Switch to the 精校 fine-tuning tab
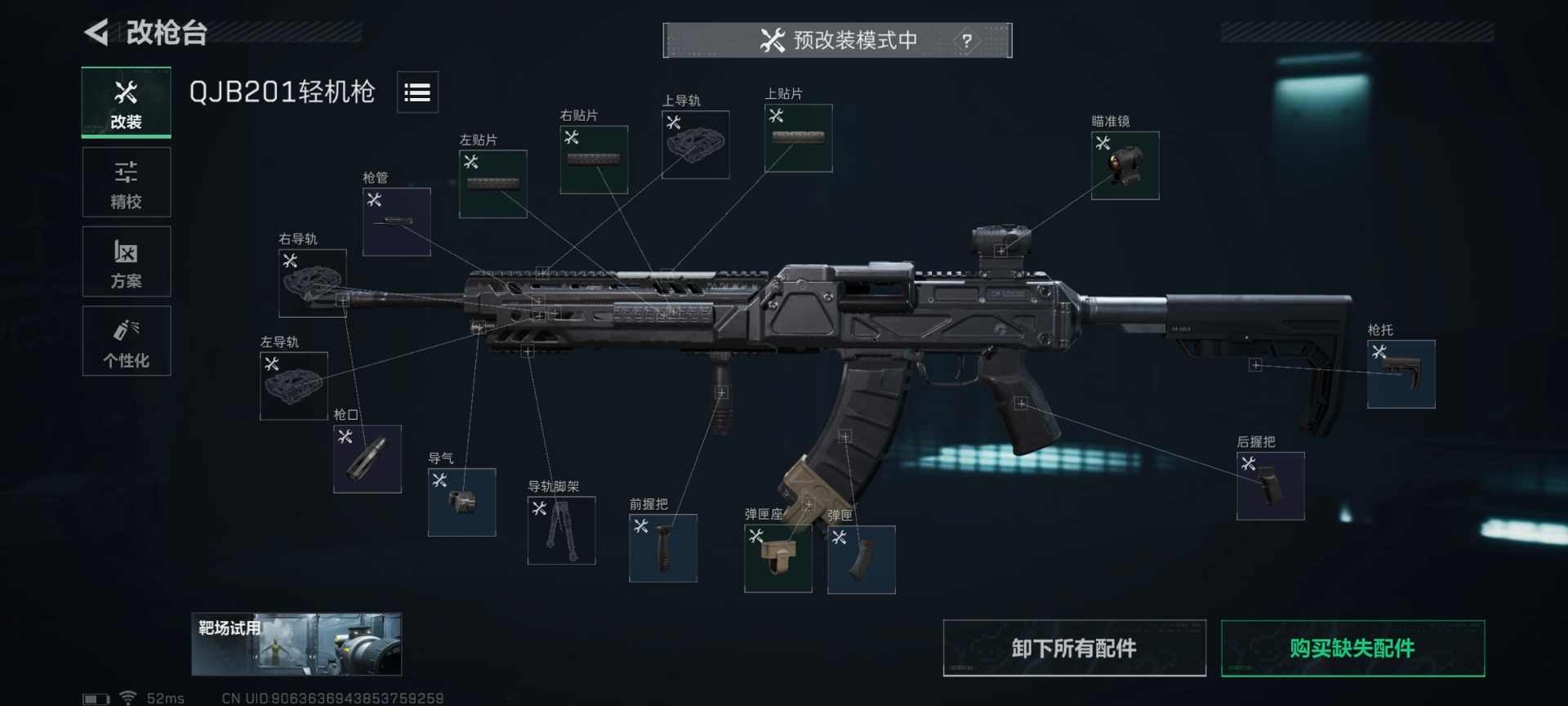The width and height of the screenshot is (1568, 706). (x=126, y=181)
